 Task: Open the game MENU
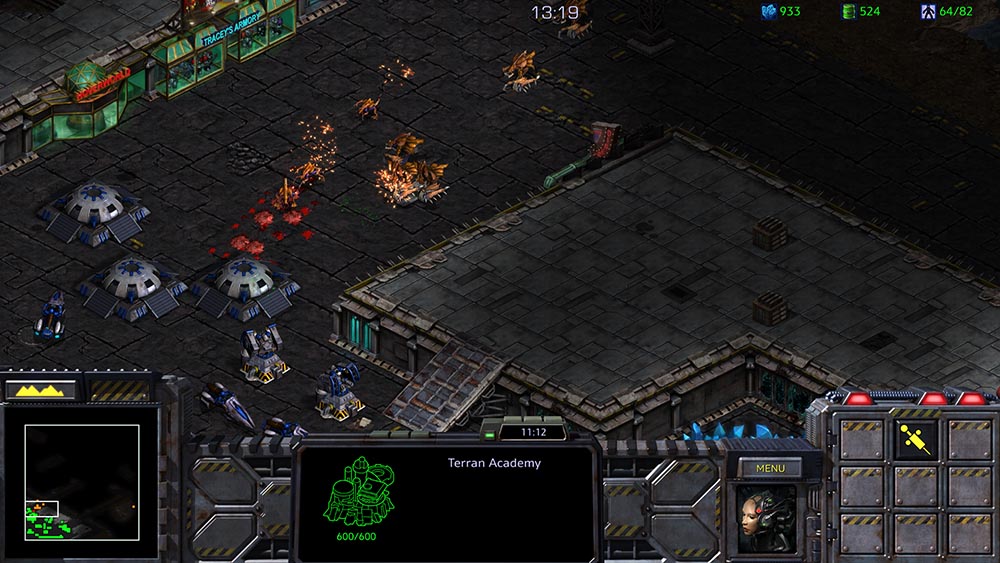click(x=770, y=468)
